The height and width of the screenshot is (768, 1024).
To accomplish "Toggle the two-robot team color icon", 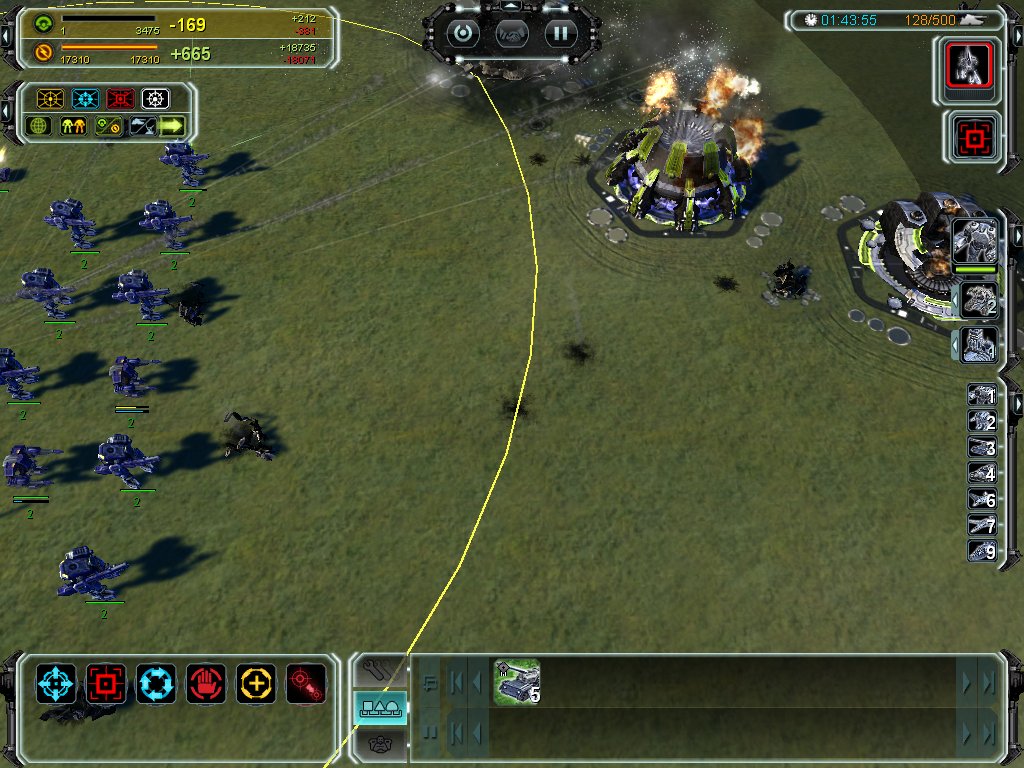I will point(73,126).
